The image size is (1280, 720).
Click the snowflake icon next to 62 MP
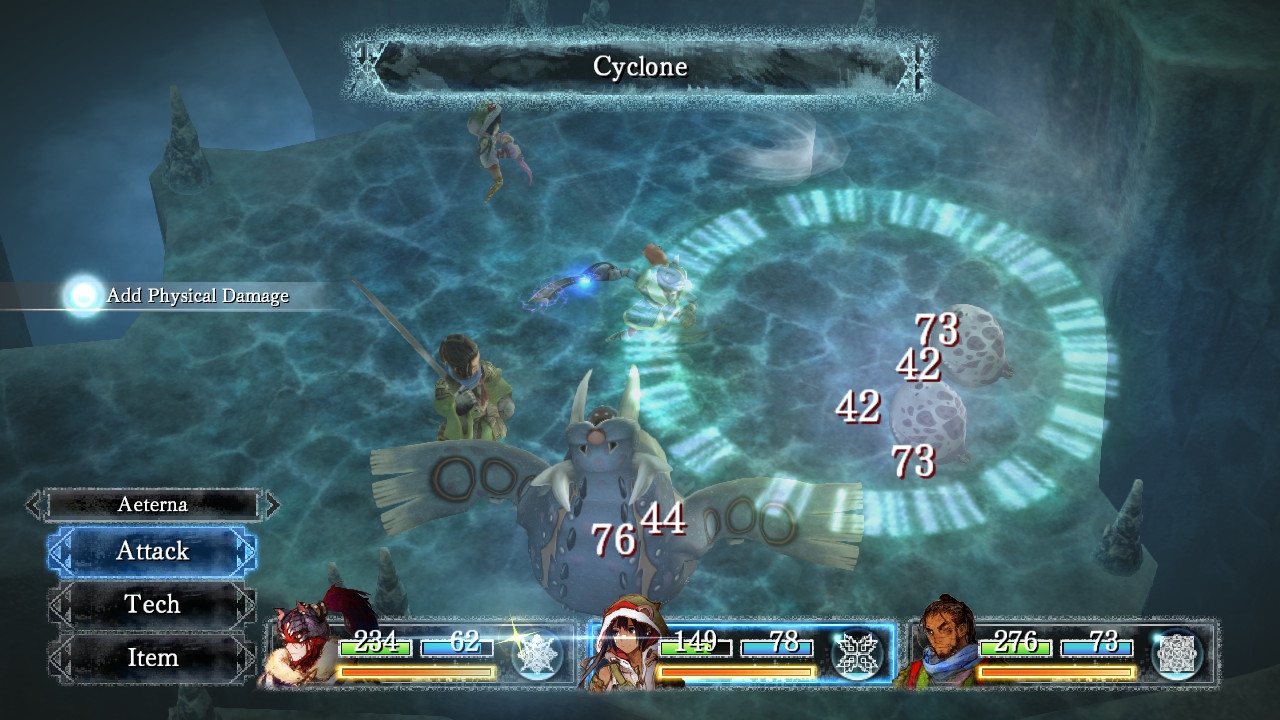(x=536, y=656)
